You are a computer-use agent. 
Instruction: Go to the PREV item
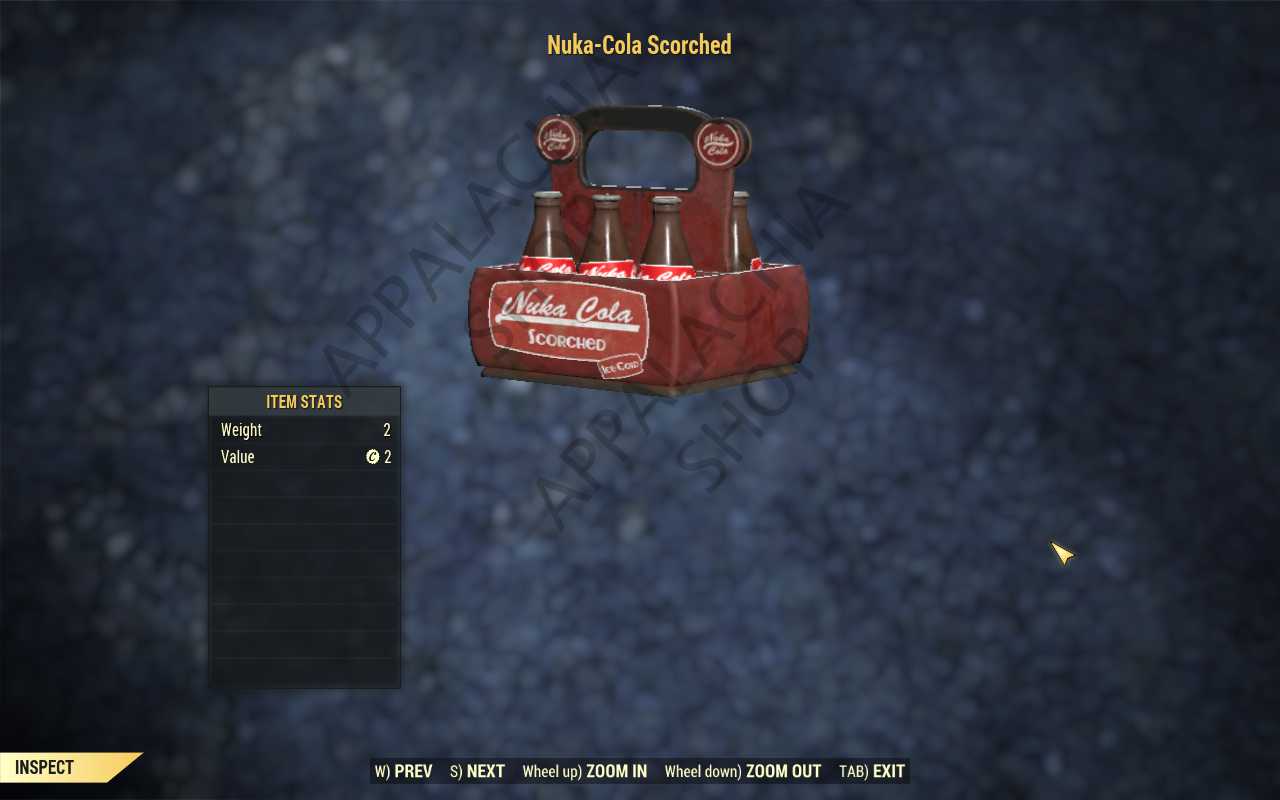pyautogui.click(x=404, y=771)
